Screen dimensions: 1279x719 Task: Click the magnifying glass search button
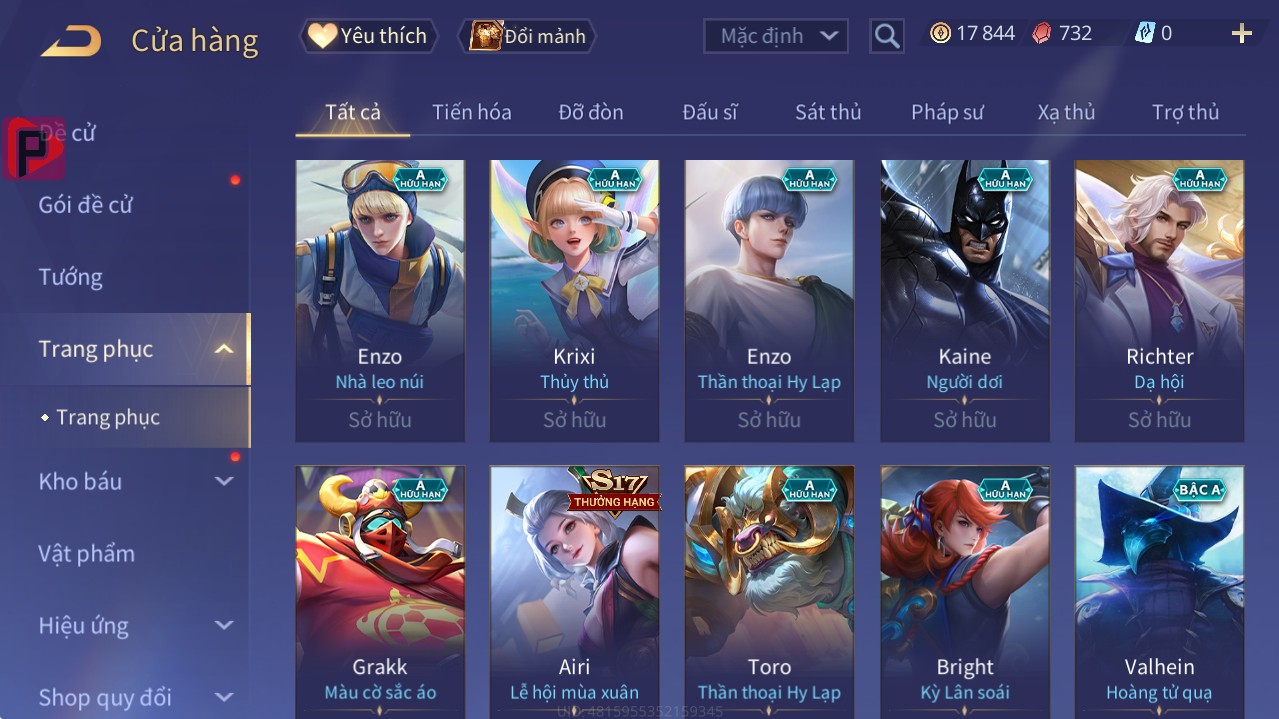886,36
